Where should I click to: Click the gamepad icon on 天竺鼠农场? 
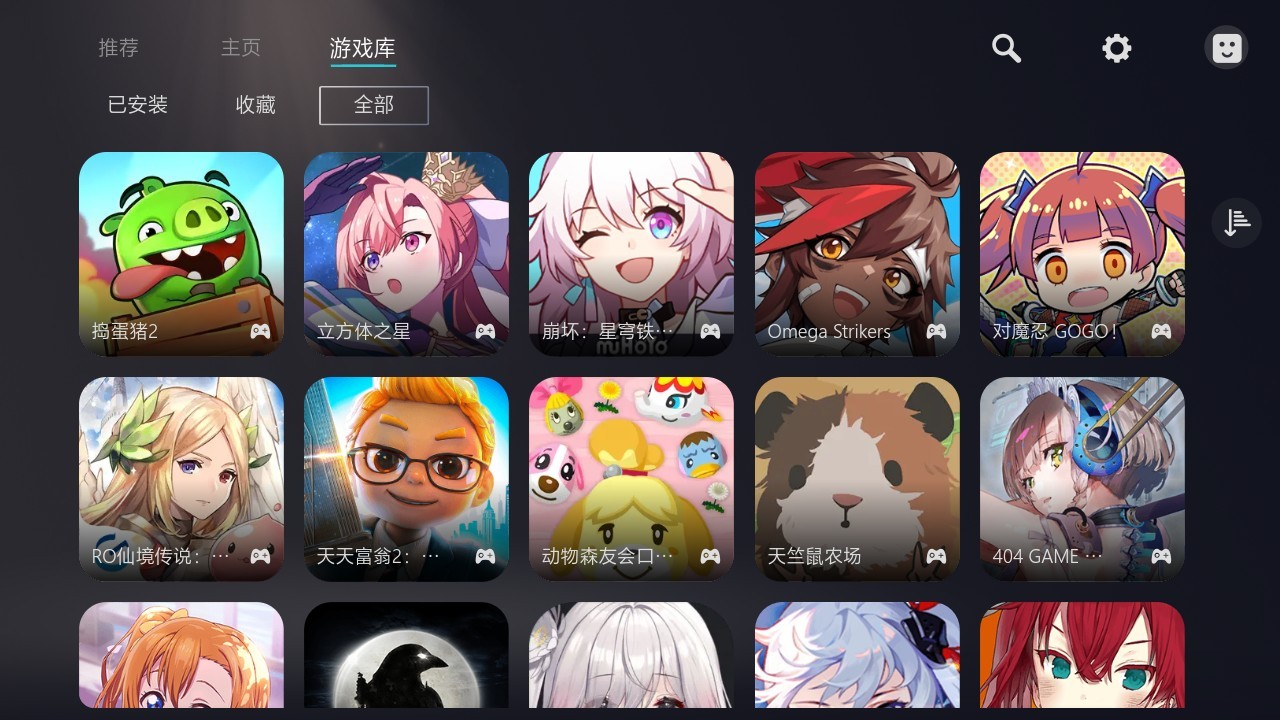click(x=935, y=556)
